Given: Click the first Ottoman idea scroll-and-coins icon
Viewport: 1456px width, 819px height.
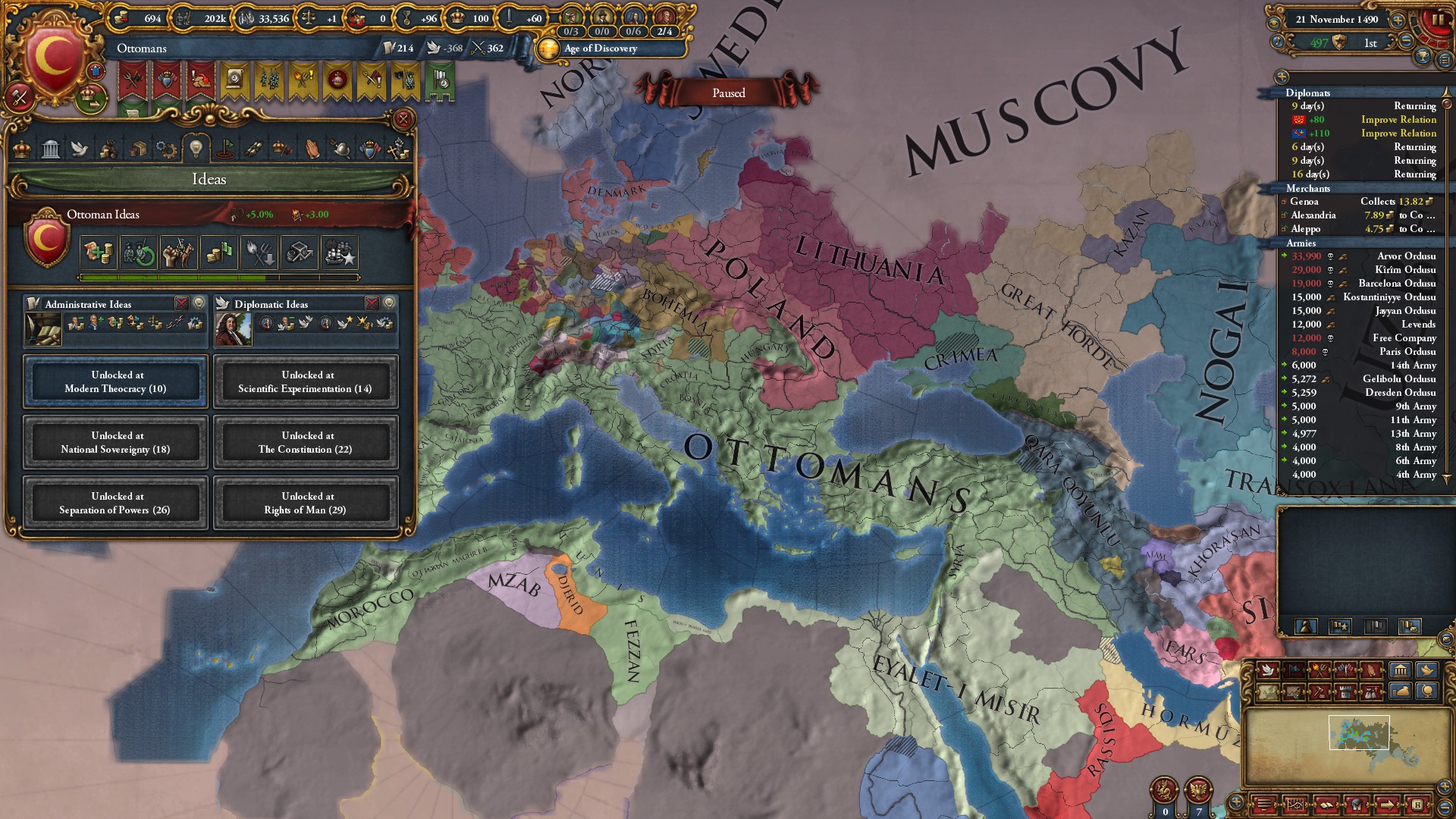Looking at the screenshot, I should point(98,253).
